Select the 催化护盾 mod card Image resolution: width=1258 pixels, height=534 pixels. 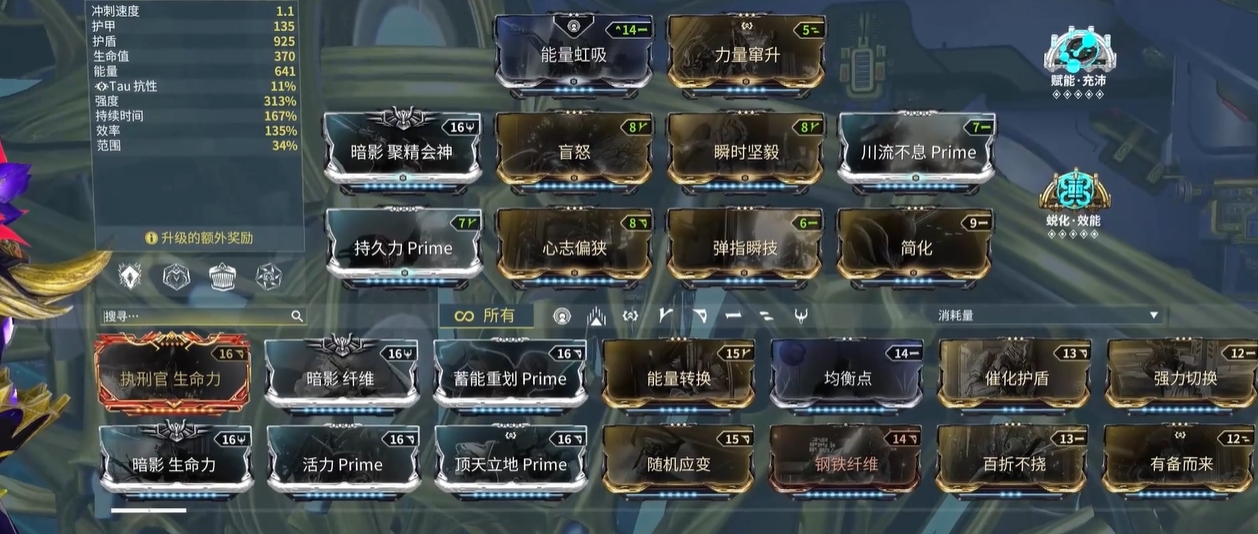1016,379
